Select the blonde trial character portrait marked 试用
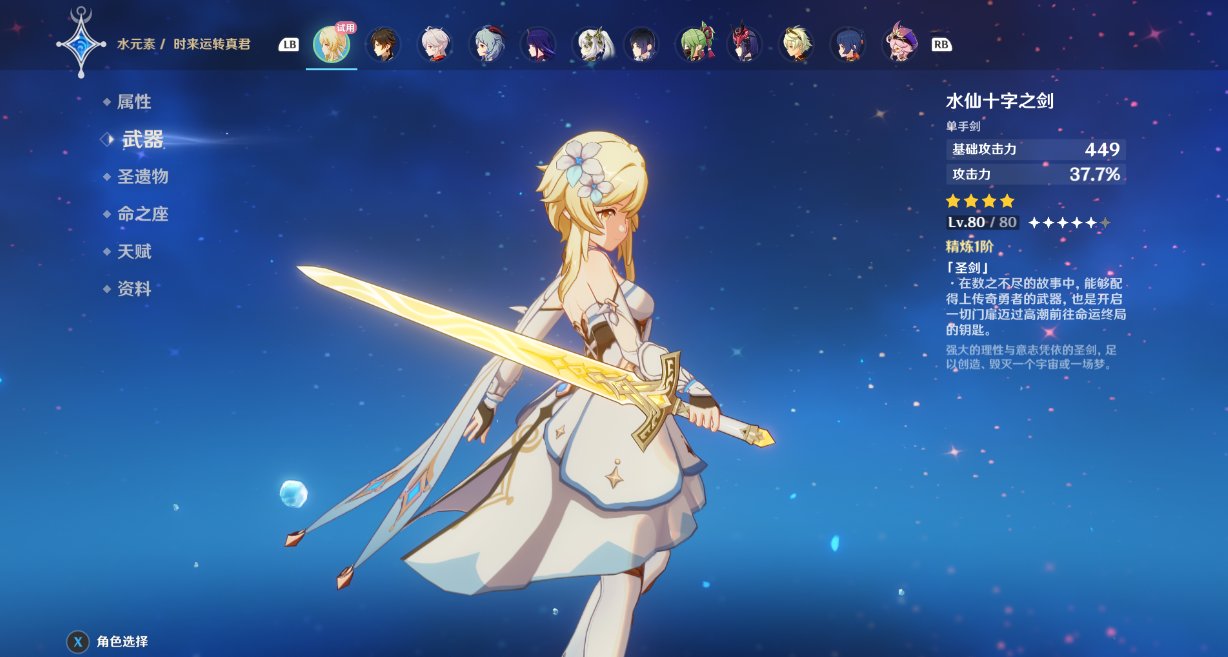Screen dimensions: 1228x657 click(x=331, y=45)
